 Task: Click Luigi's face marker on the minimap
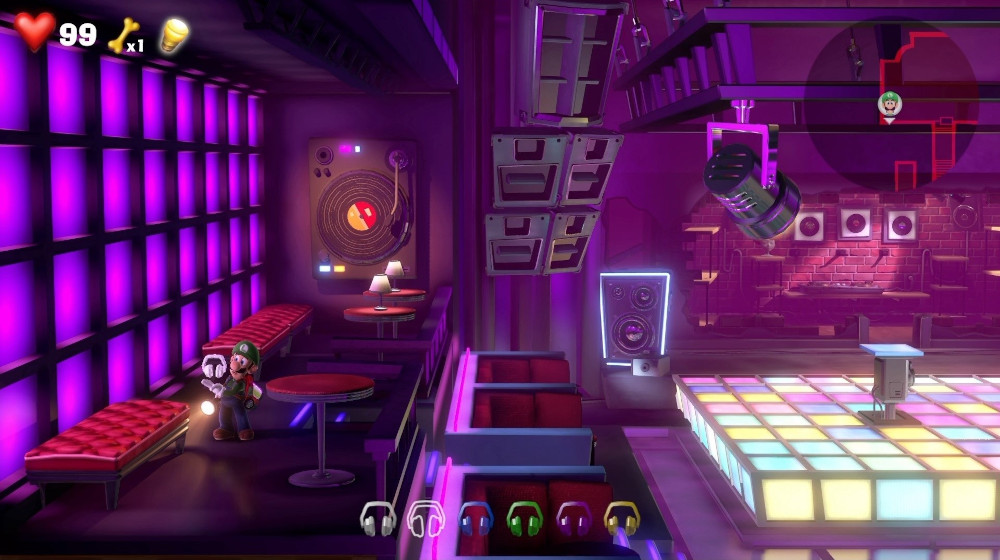[x=889, y=103]
